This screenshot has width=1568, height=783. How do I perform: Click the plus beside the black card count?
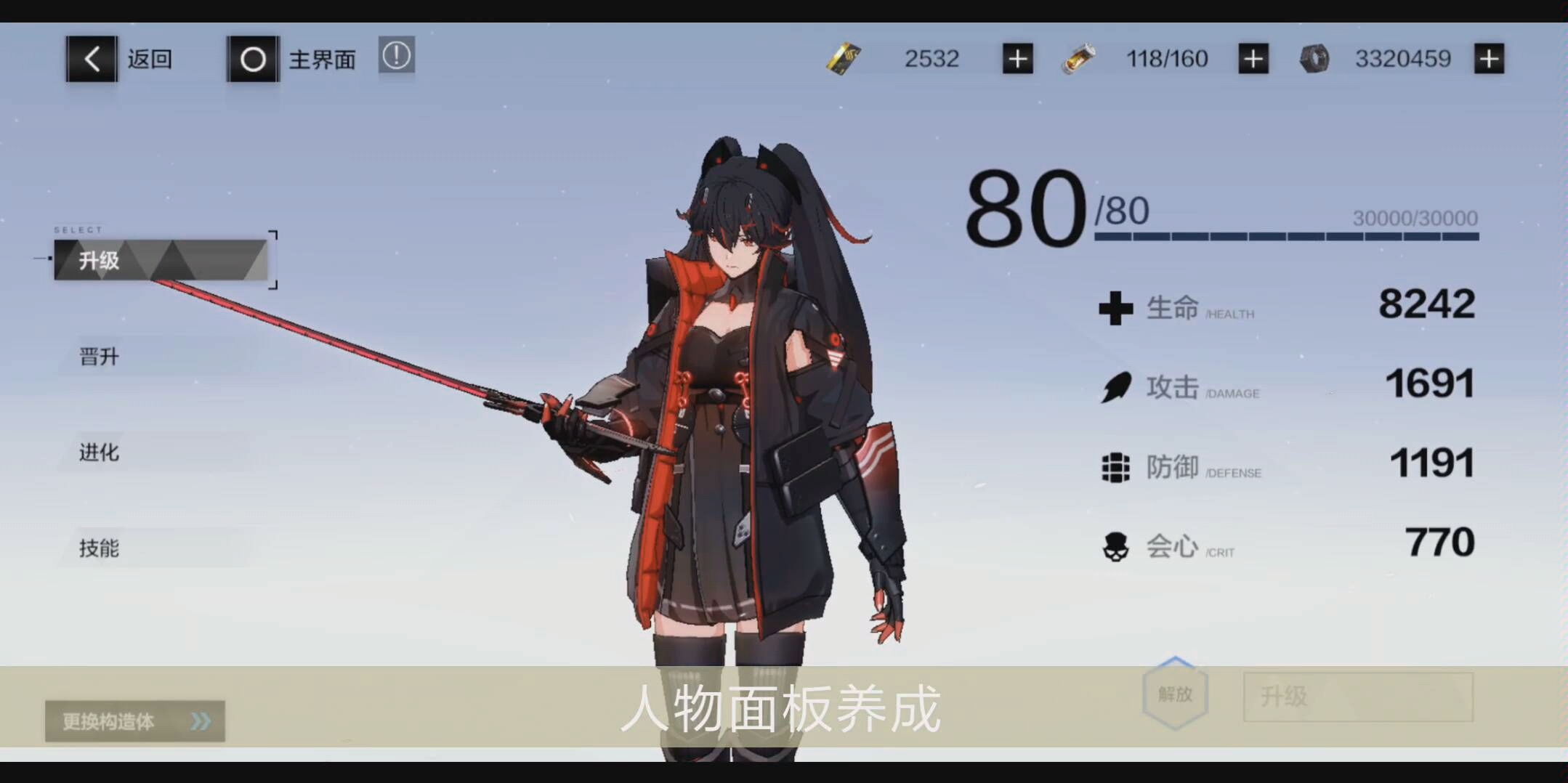coord(1017,58)
